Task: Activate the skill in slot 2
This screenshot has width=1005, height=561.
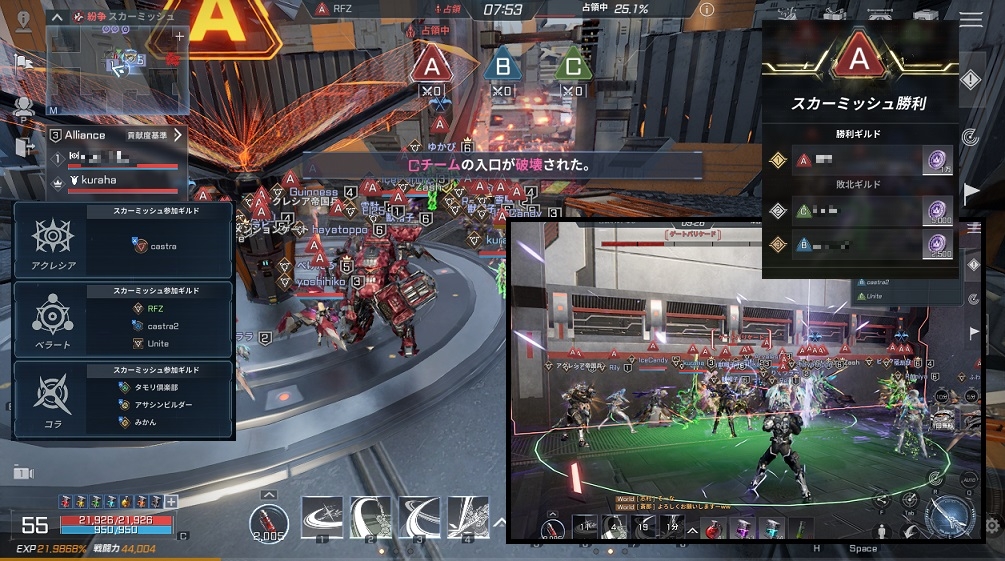Action: coord(371,517)
